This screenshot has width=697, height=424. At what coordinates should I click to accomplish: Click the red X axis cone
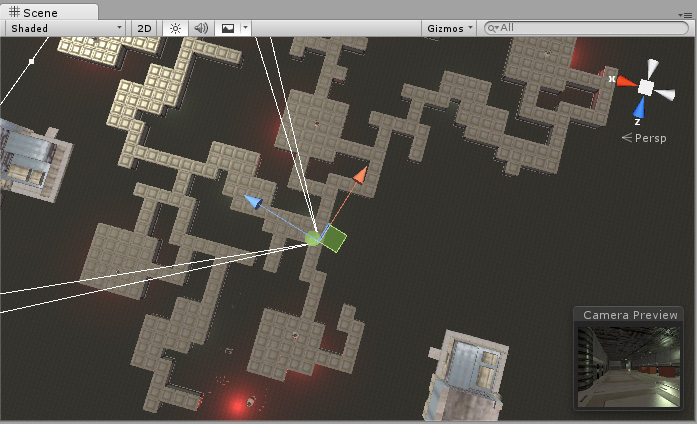pyautogui.click(x=625, y=81)
